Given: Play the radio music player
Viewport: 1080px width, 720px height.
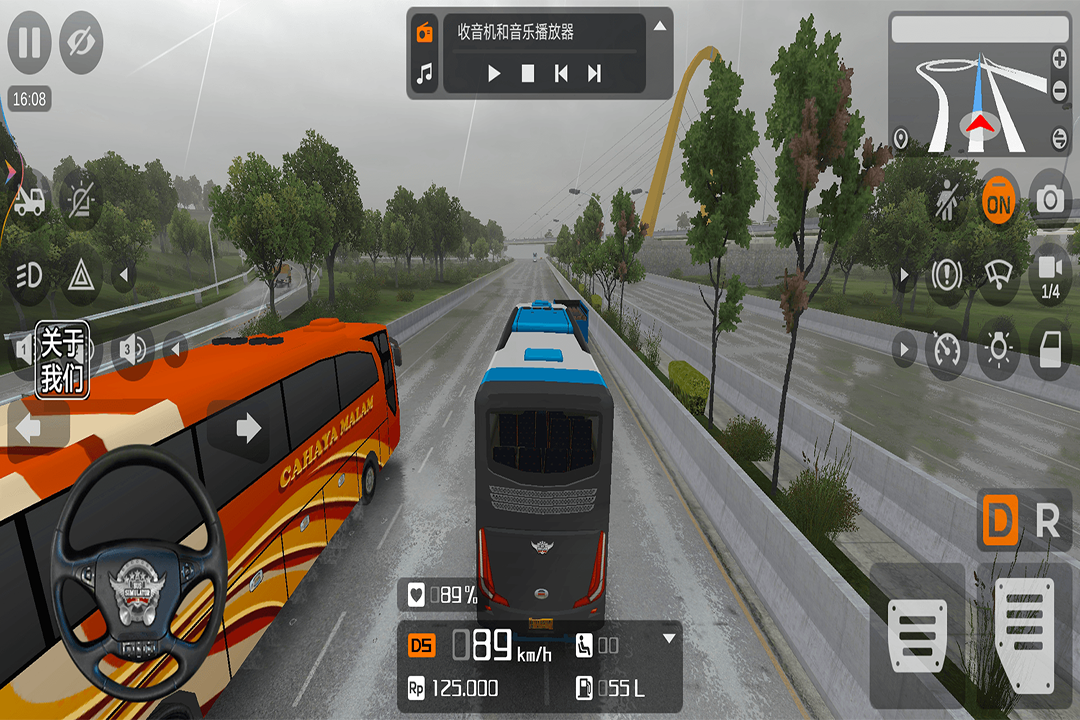Looking at the screenshot, I should tap(493, 73).
